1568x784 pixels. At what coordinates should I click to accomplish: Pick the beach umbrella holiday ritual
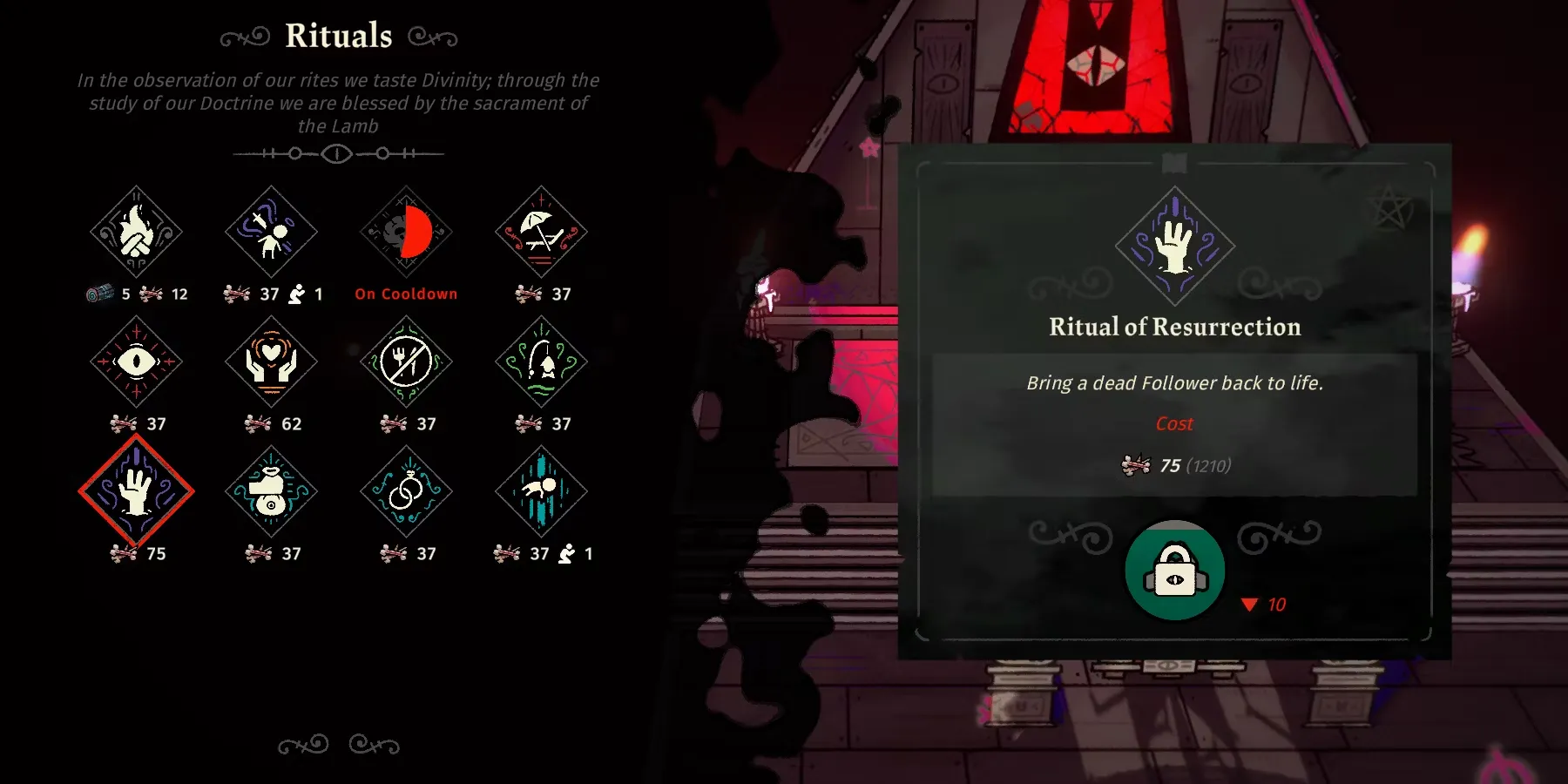click(541, 232)
